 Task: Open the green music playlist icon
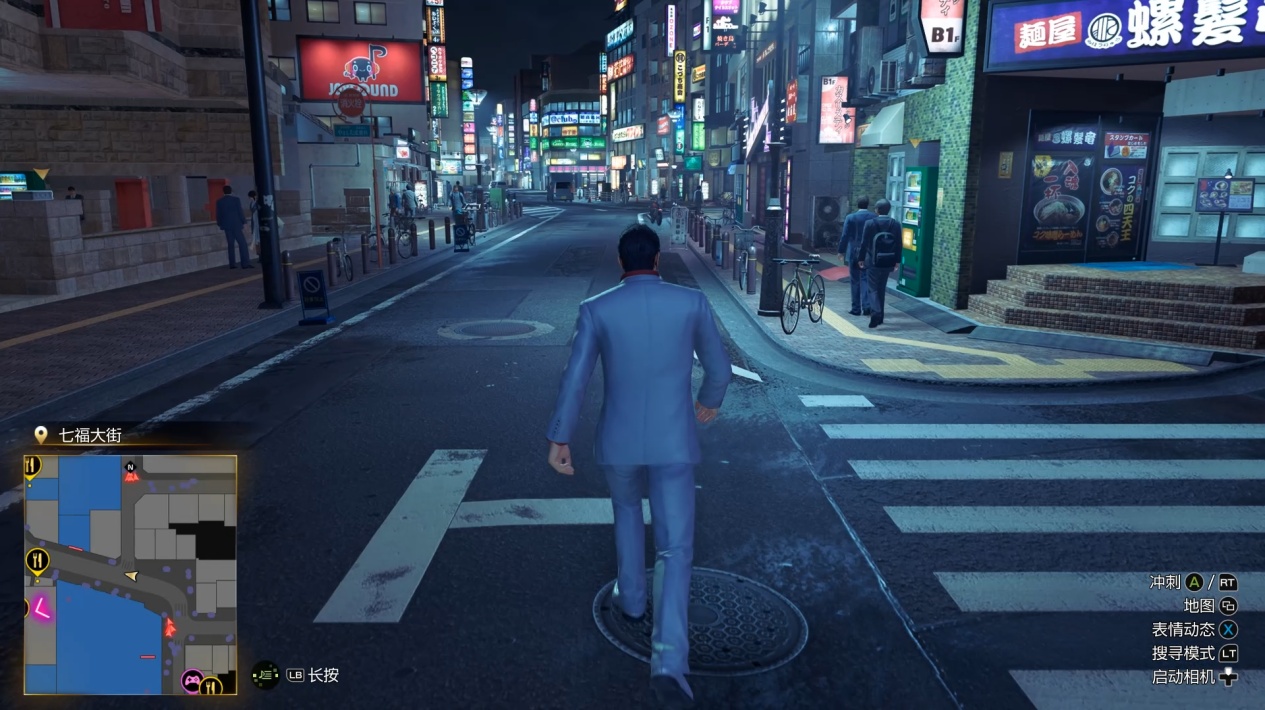[265, 675]
